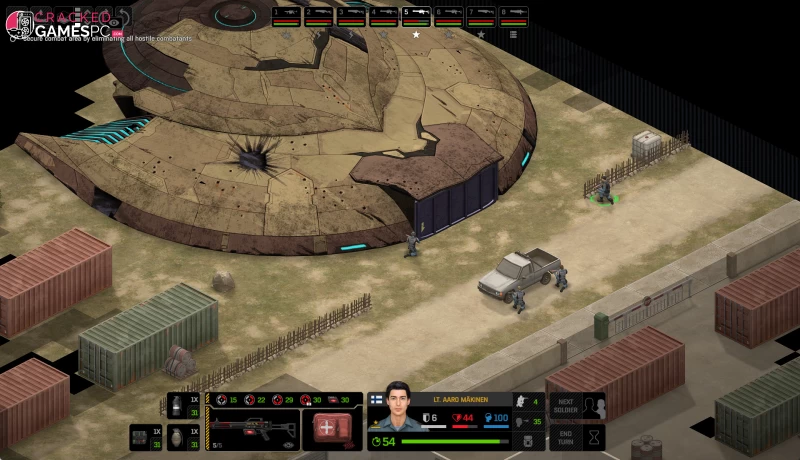Switch to soldier slot 6

click(448, 16)
